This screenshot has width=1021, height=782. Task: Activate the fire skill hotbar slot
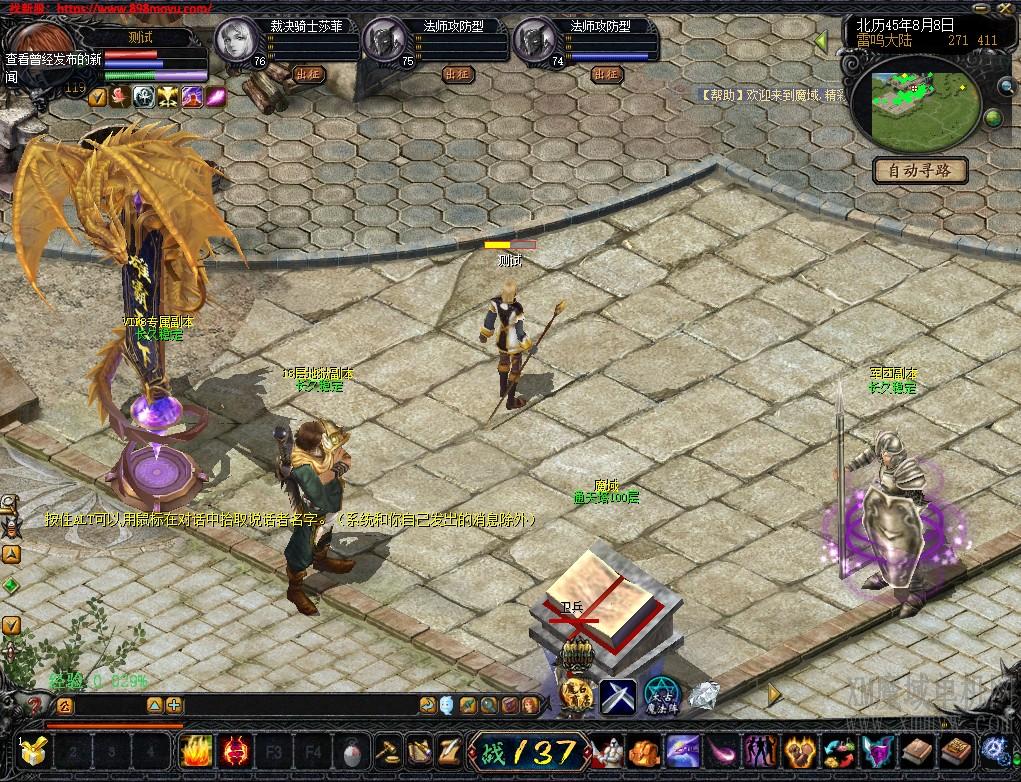pyautogui.click(x=195, y=750)
